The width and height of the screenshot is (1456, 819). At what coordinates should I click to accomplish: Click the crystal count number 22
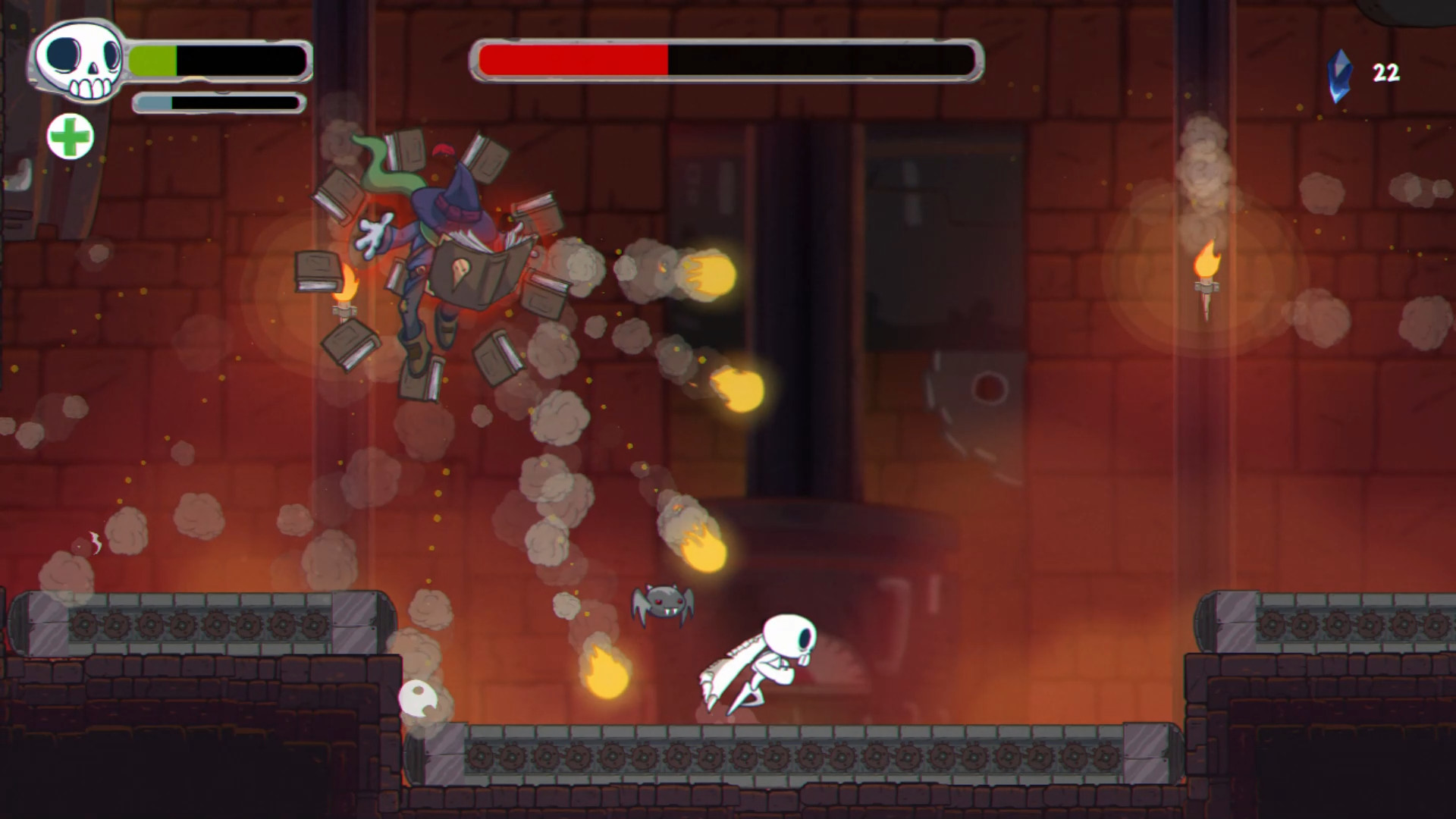1385,73
